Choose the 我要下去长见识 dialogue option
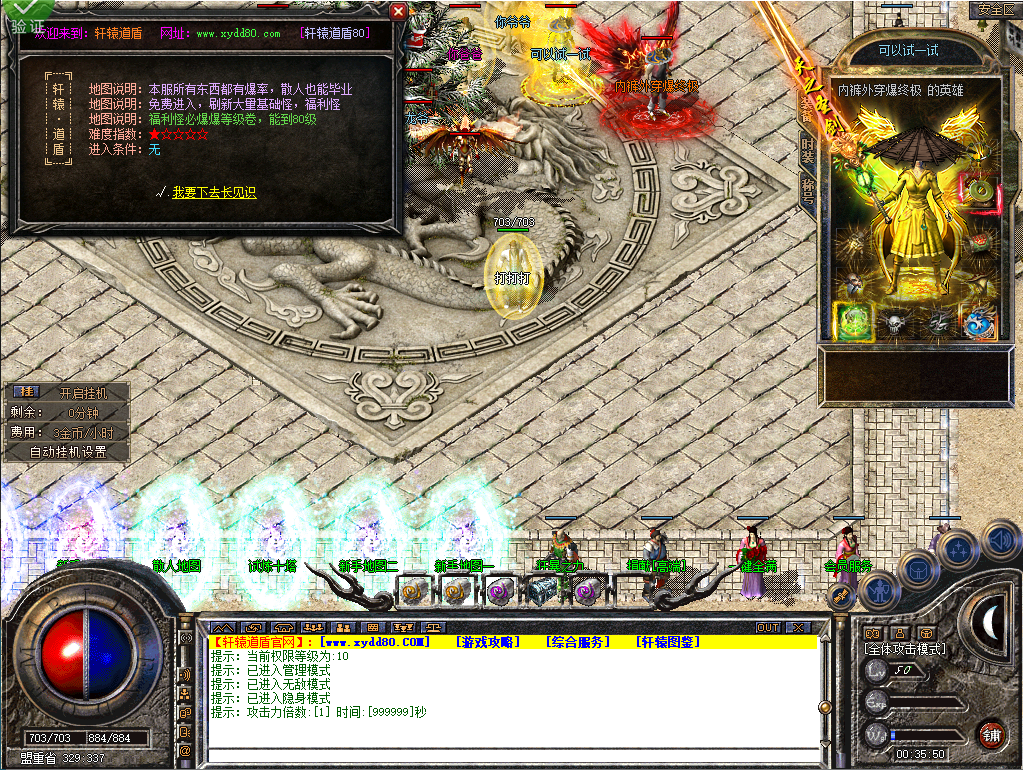Viewport: 1023px width, 770px height. (x=214, y=193)
